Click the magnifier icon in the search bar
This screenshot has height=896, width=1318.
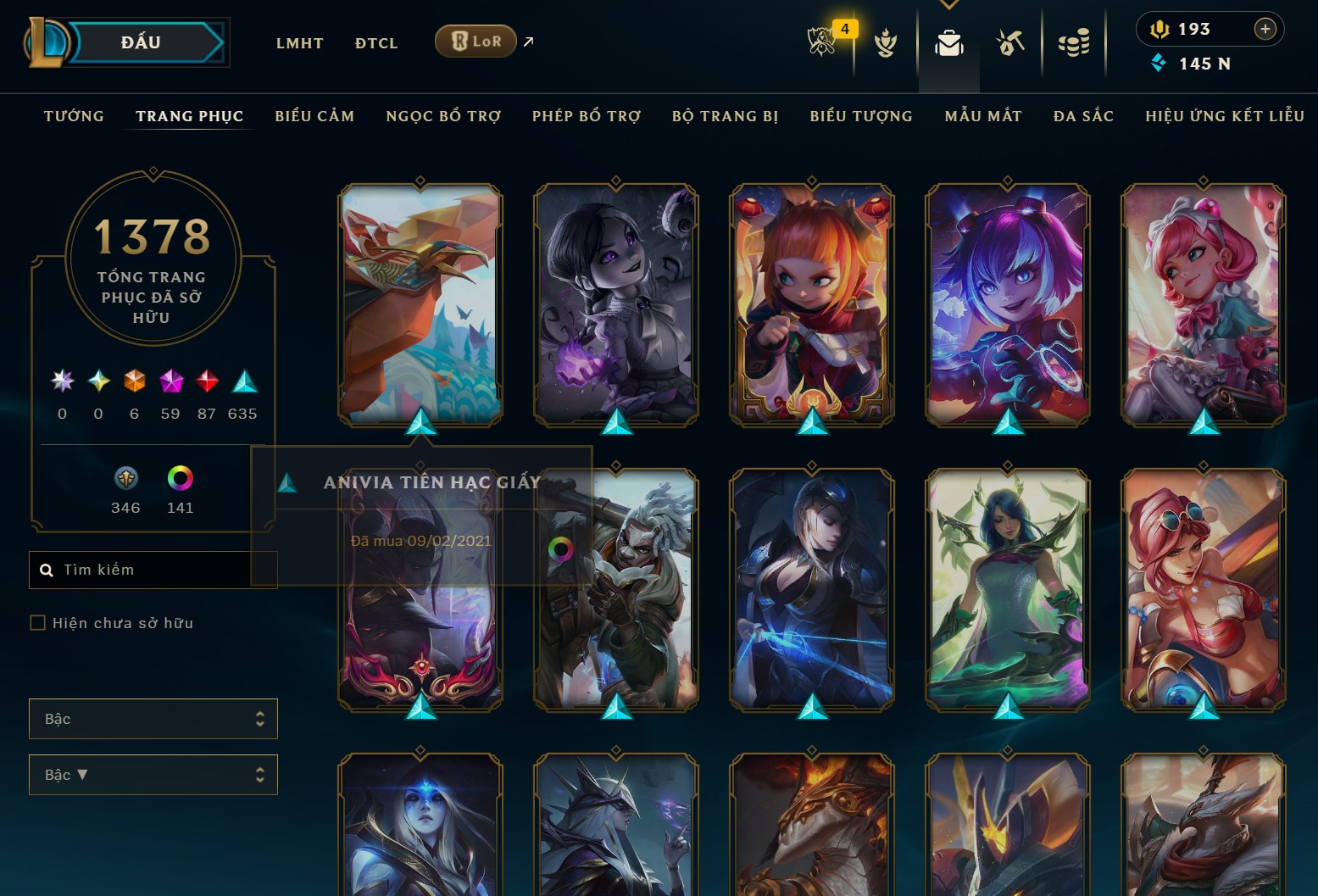click(47, 569)
